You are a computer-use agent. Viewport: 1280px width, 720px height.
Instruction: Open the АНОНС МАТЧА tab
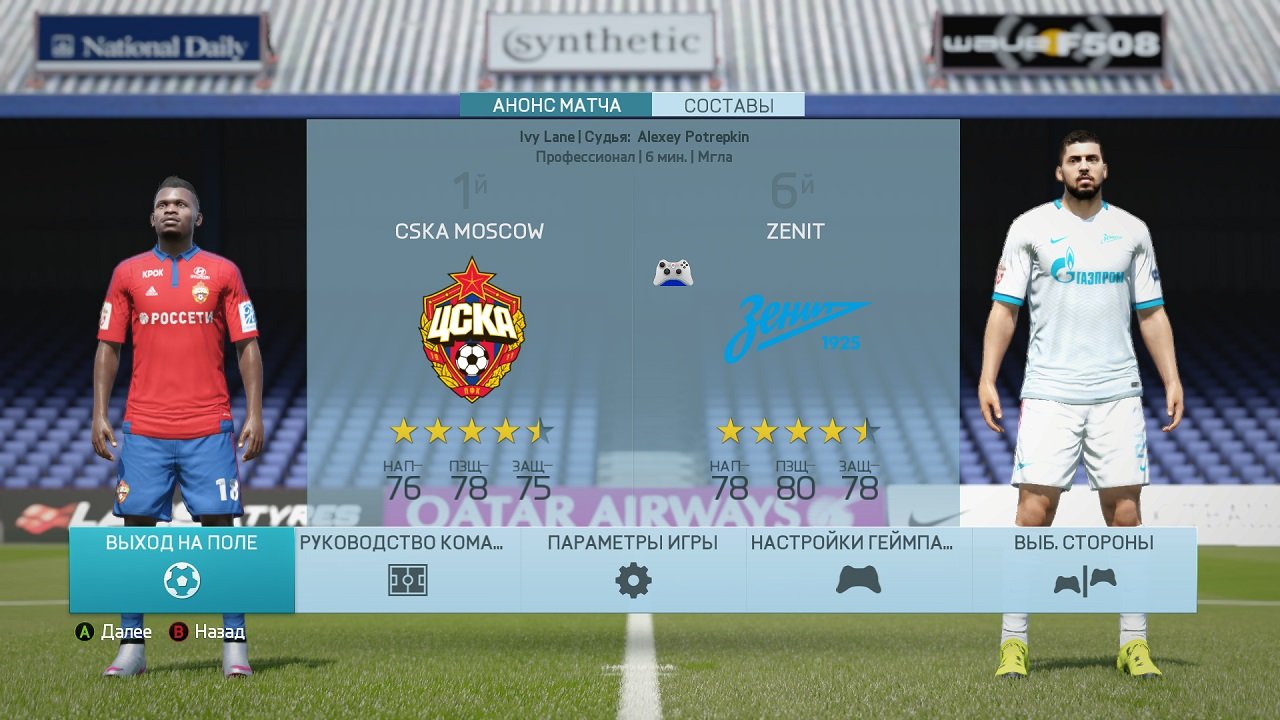tap(553, 104)
